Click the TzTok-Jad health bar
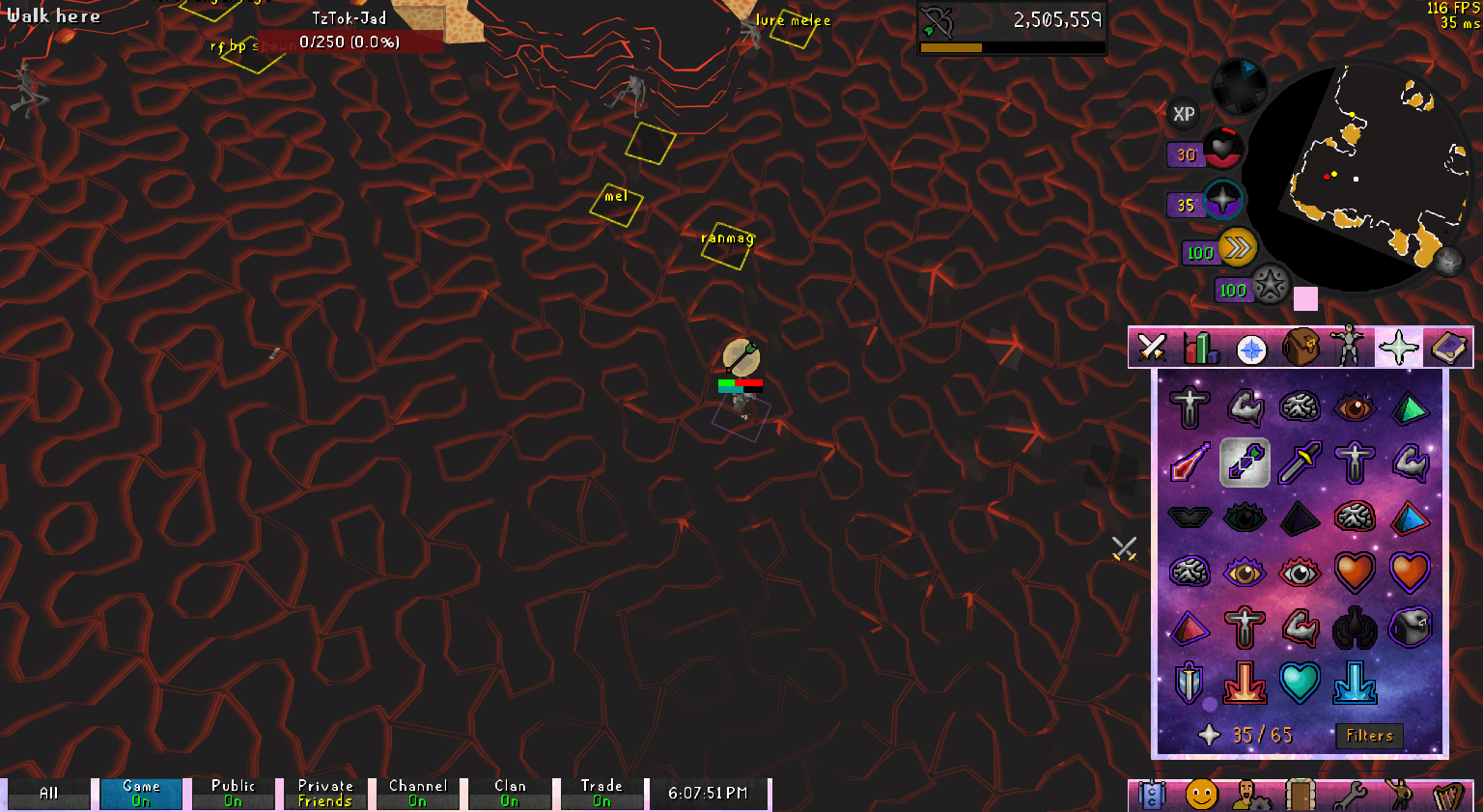Viewport: 1483px width, 812px height. 350,41
